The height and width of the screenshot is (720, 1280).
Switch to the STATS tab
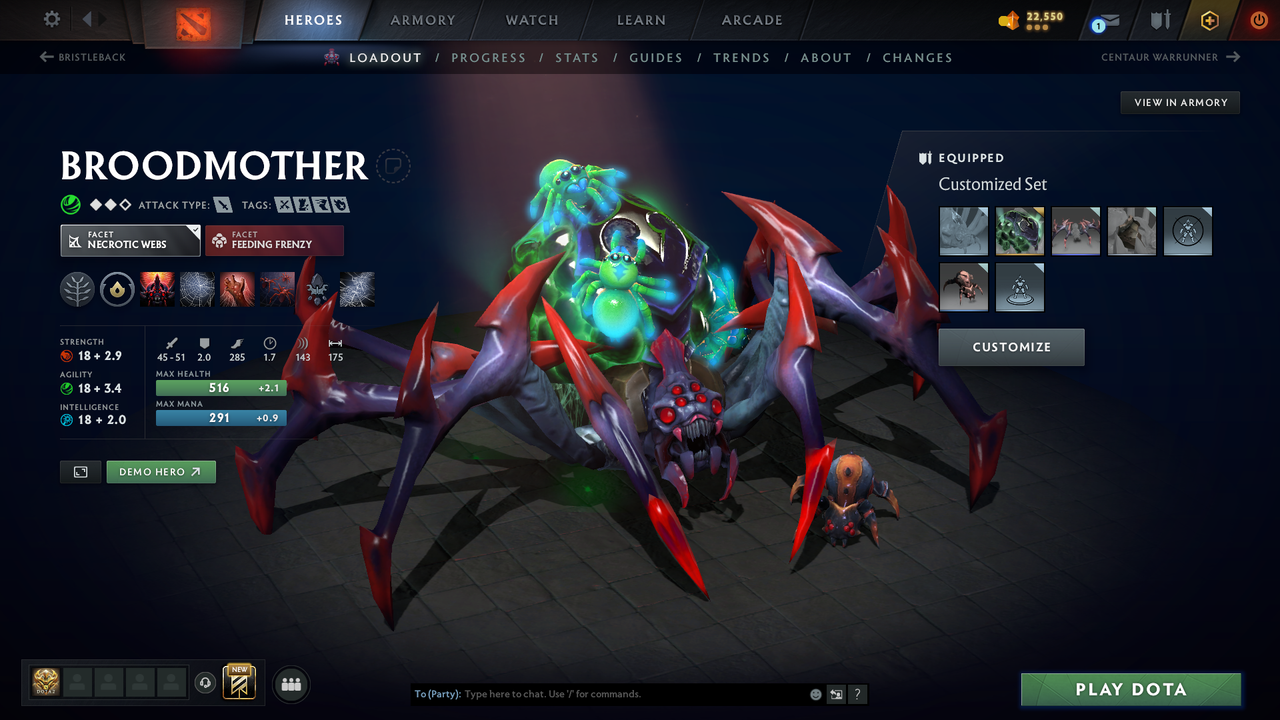pos(577,57)
